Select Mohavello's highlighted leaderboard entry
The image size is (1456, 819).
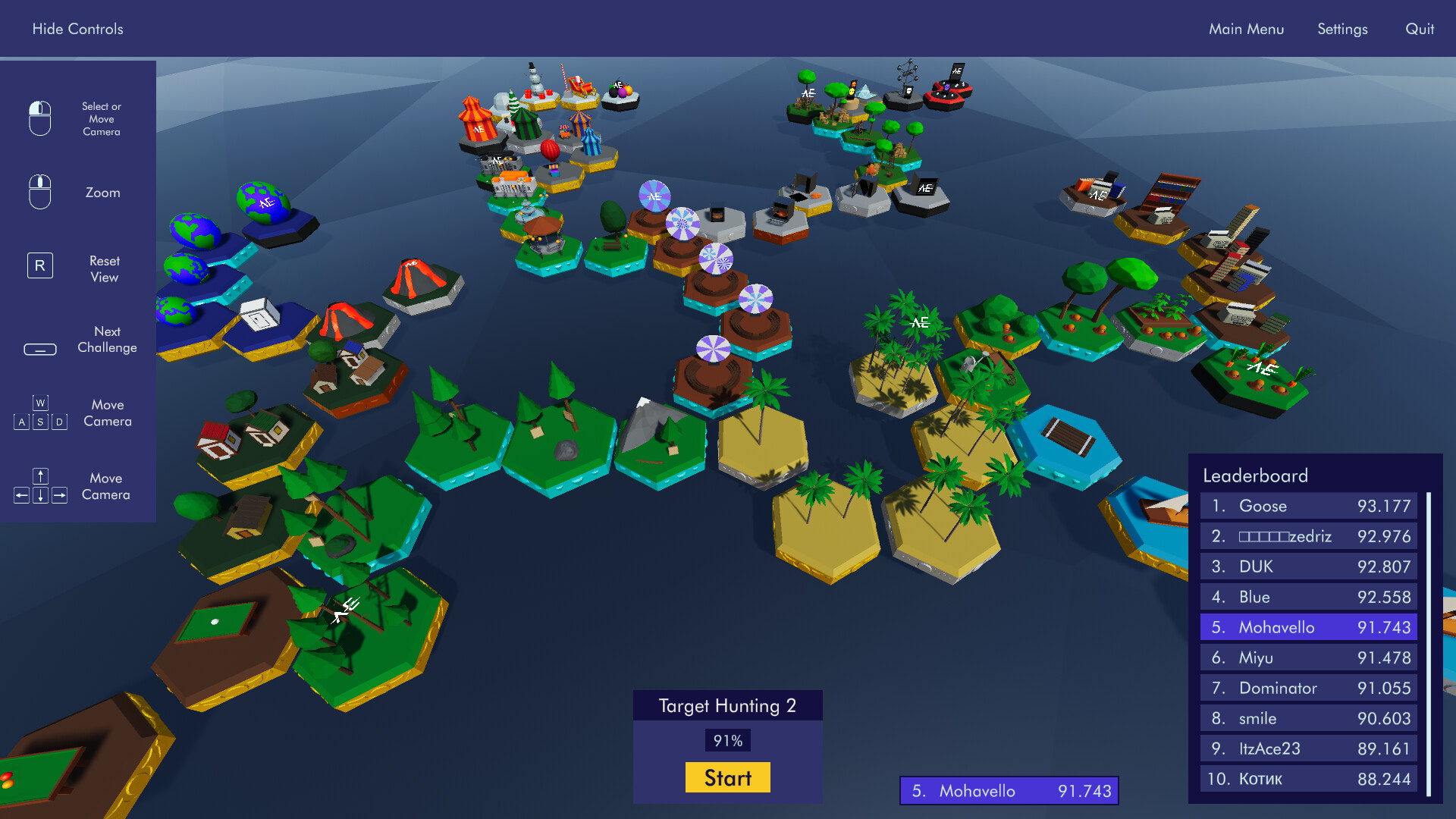(x=1307, y=627)
